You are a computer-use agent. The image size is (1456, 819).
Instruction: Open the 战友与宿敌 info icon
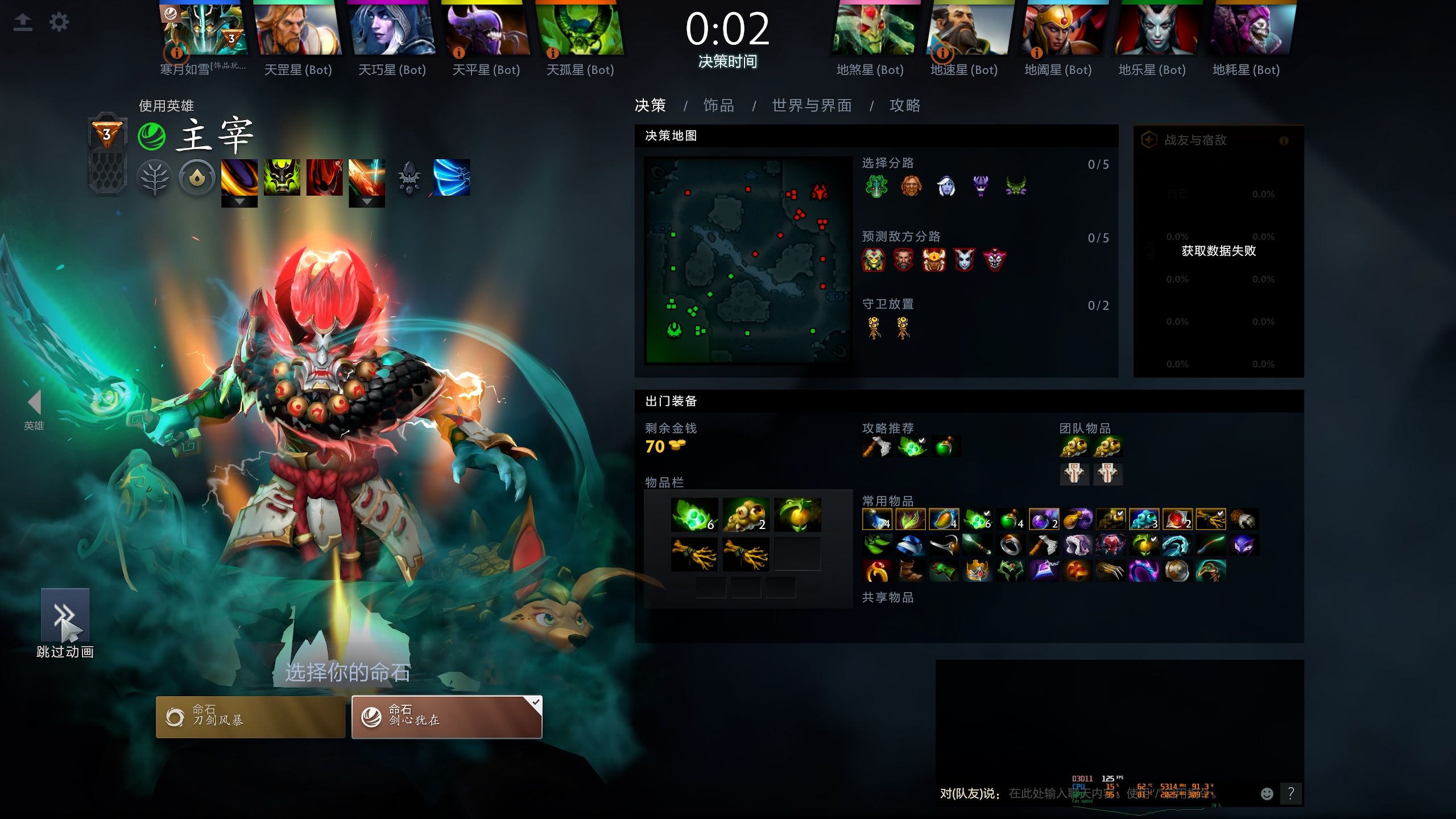point(1284,140)
